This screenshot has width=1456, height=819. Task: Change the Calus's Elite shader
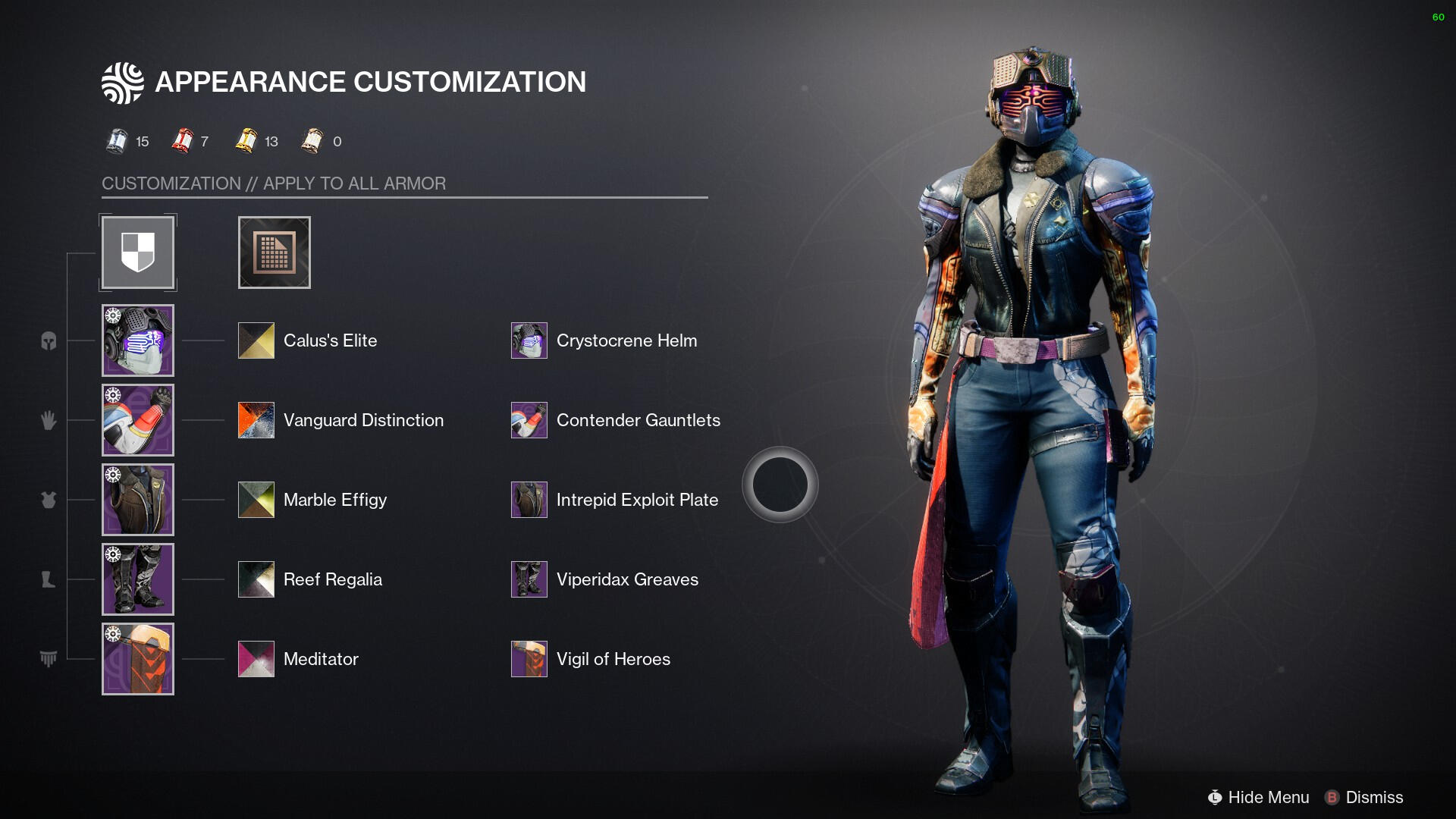(x=256, y=340)
